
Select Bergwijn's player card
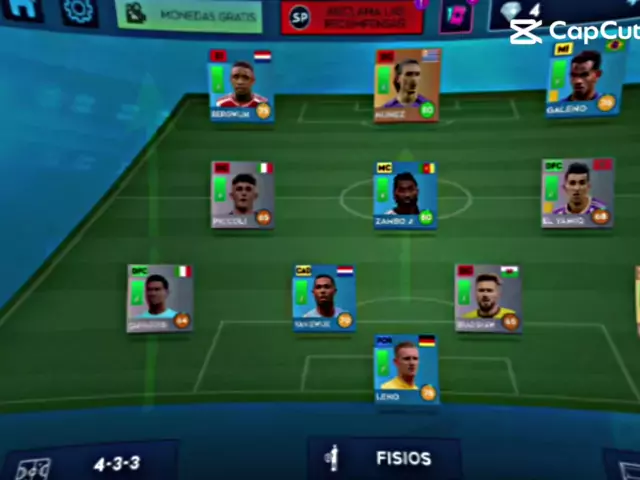(x=240, y=86)
